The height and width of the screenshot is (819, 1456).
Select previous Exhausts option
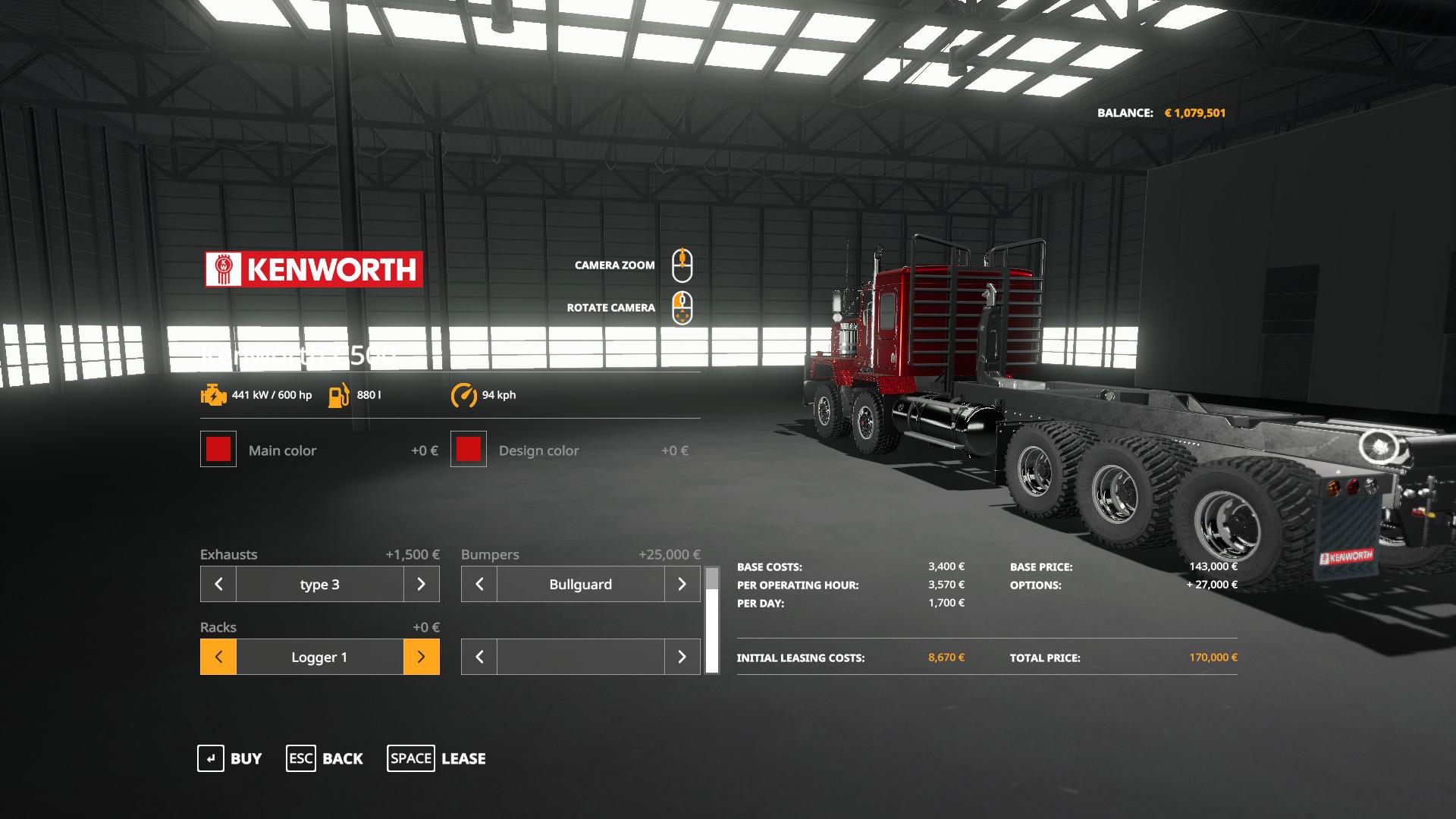(x=218, y=584)
